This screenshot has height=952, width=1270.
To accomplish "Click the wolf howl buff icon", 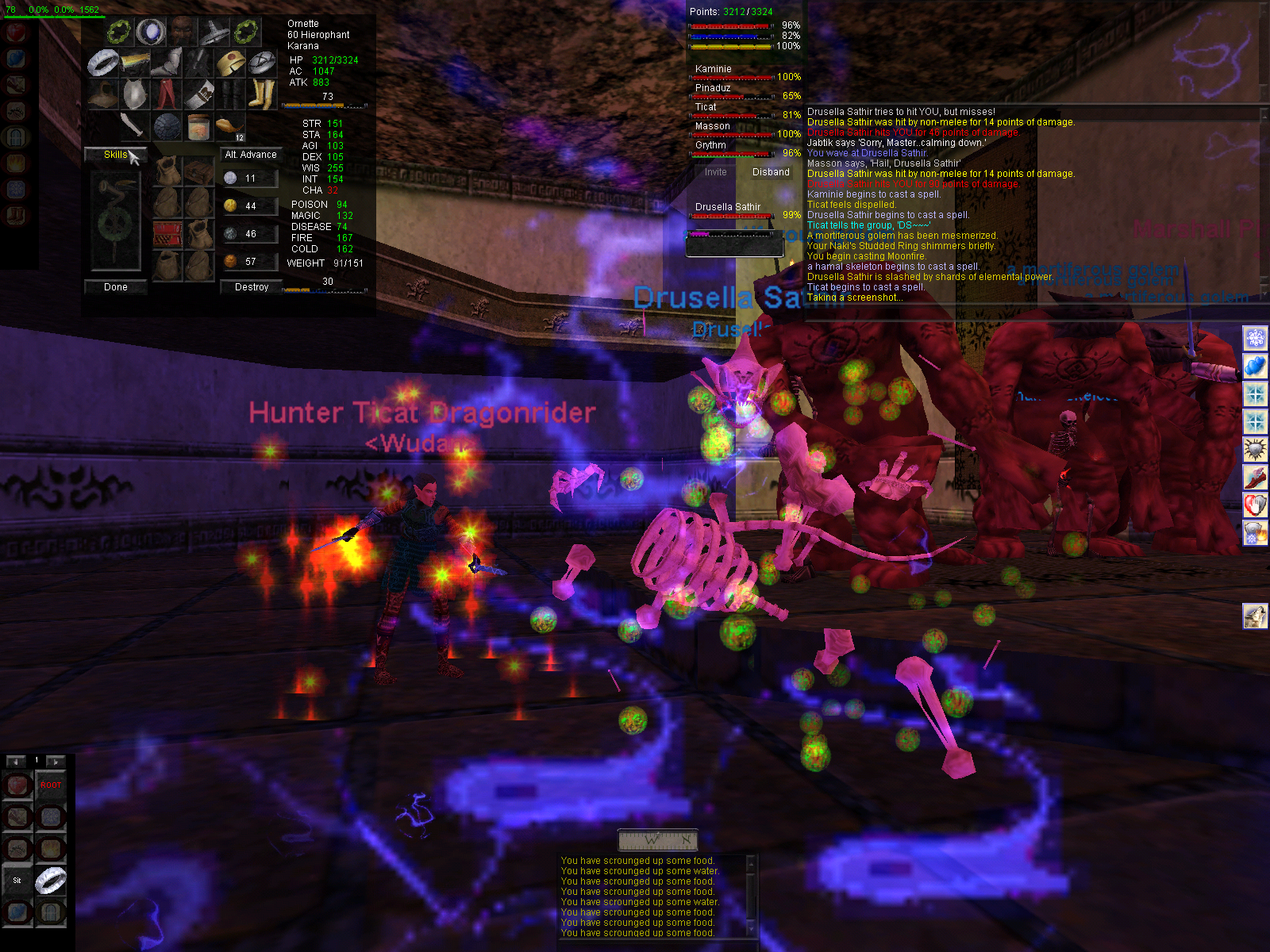I will (x=1255, y=616).
